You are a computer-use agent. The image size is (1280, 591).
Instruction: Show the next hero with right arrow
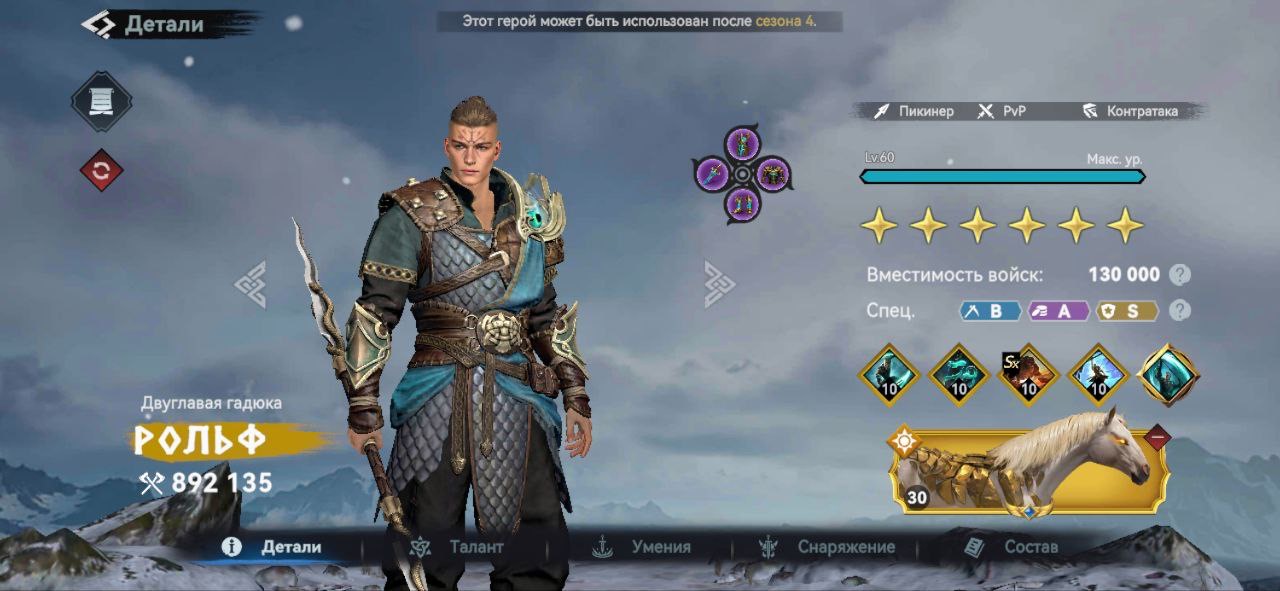[719, 284]
